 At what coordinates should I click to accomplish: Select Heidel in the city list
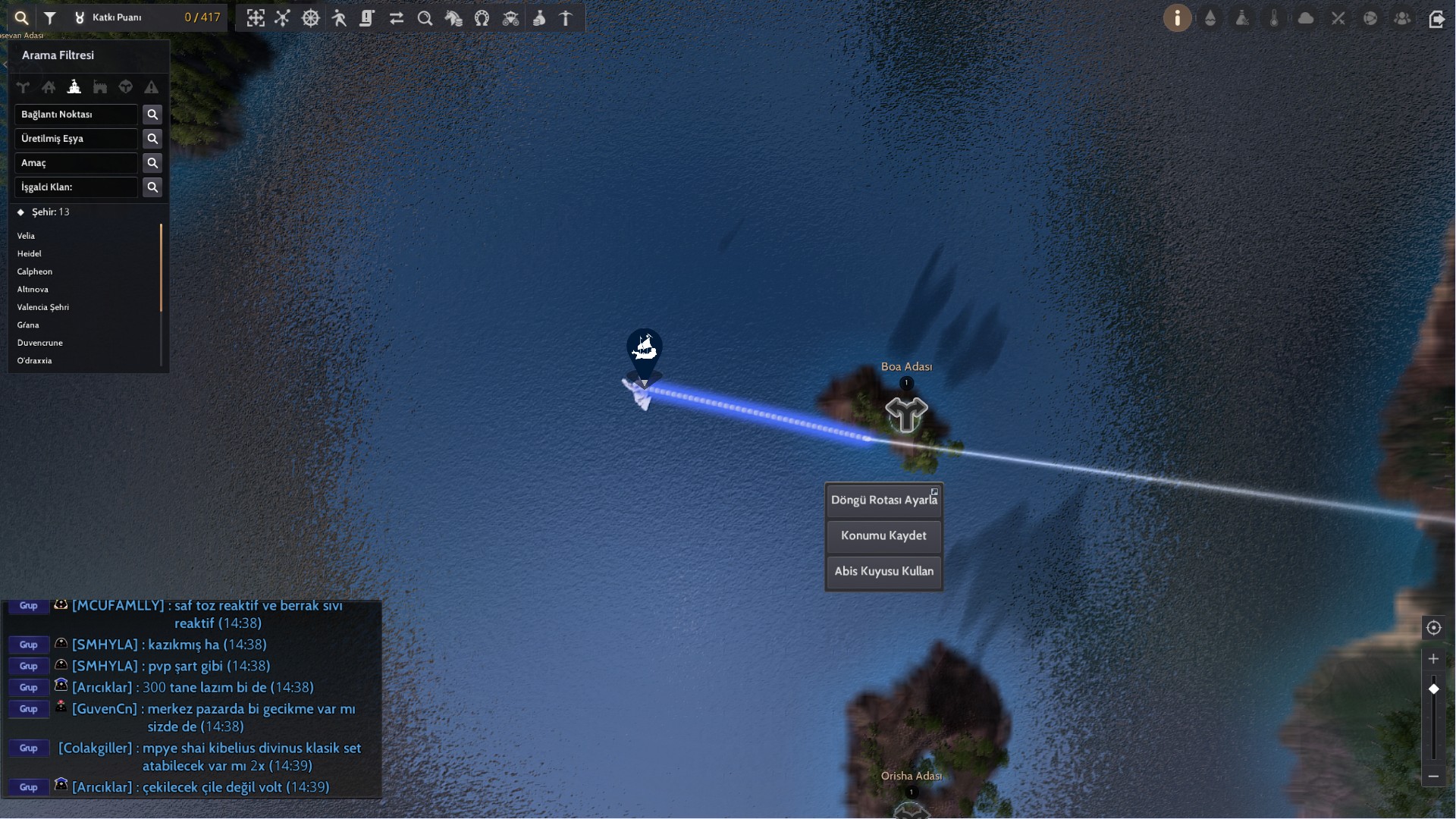click(30, 254)
